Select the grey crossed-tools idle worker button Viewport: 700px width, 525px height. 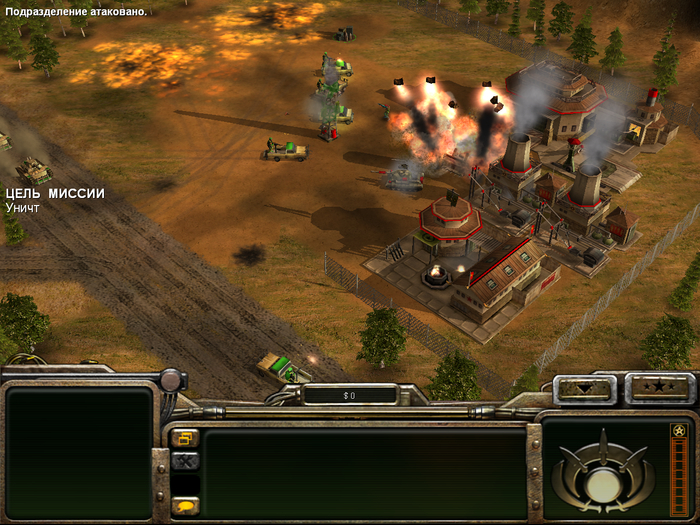pyautogui.click(x=185, y=461)
